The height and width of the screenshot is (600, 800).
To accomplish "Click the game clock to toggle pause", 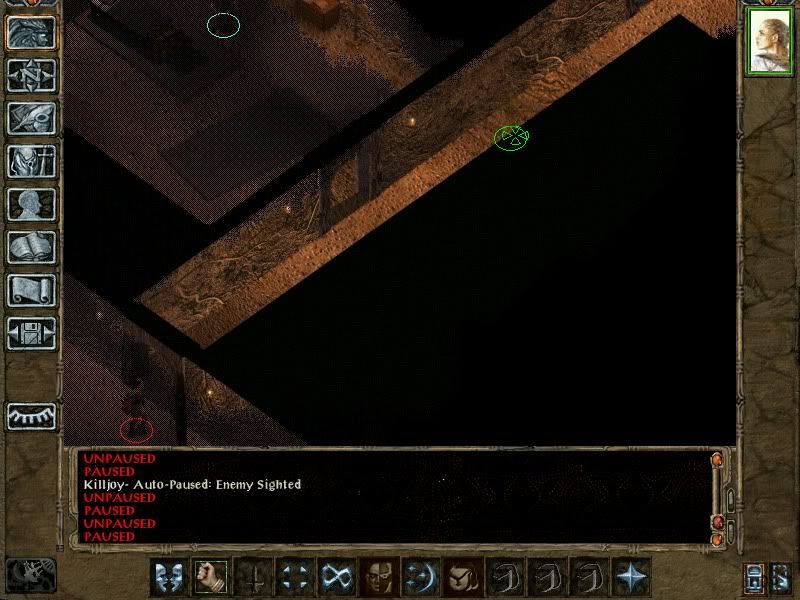I will pyautogui.click(x=30, y=573).
